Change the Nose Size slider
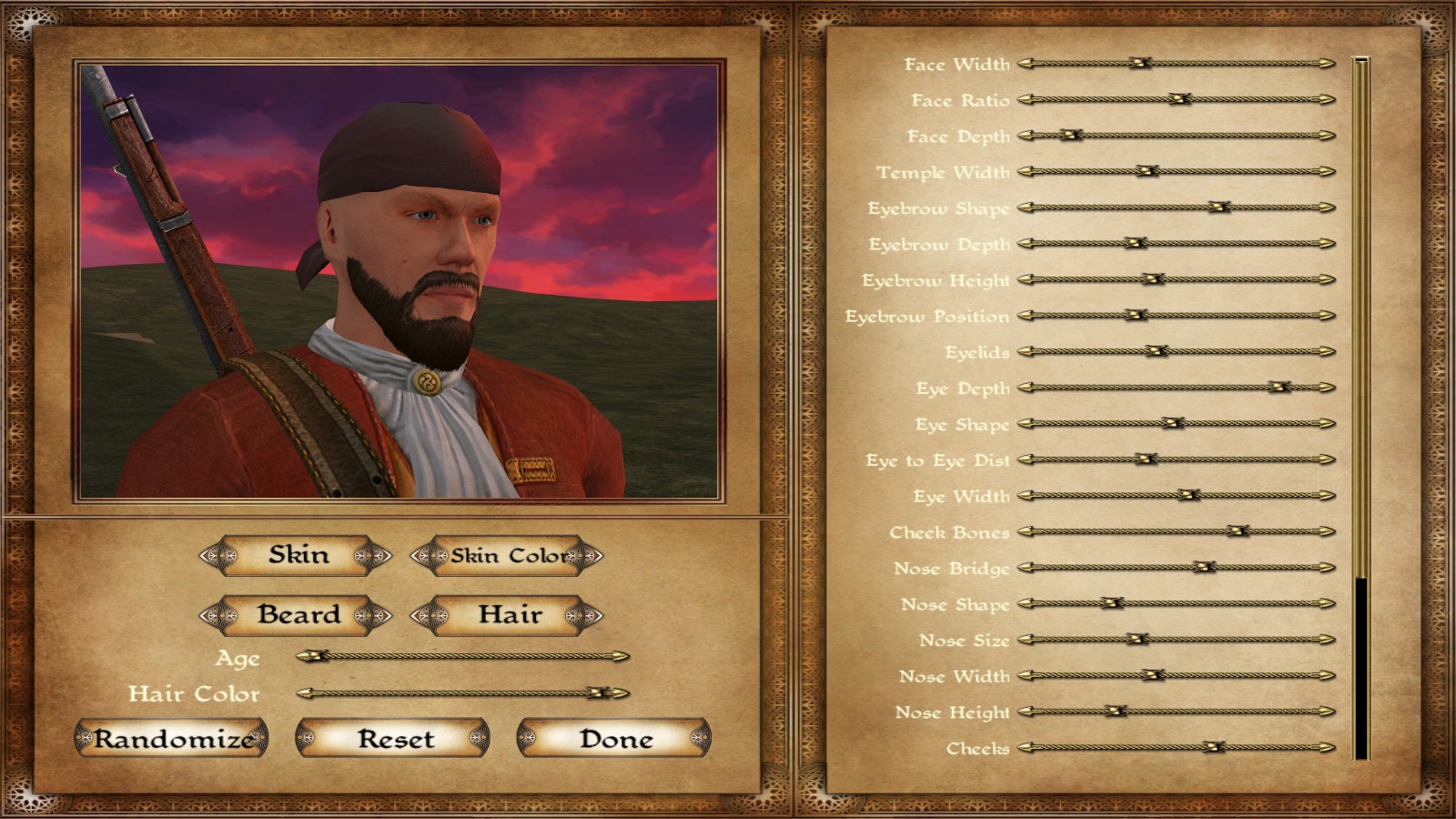The height and width of the screenshot is (819, 1456). (1176, 640)
